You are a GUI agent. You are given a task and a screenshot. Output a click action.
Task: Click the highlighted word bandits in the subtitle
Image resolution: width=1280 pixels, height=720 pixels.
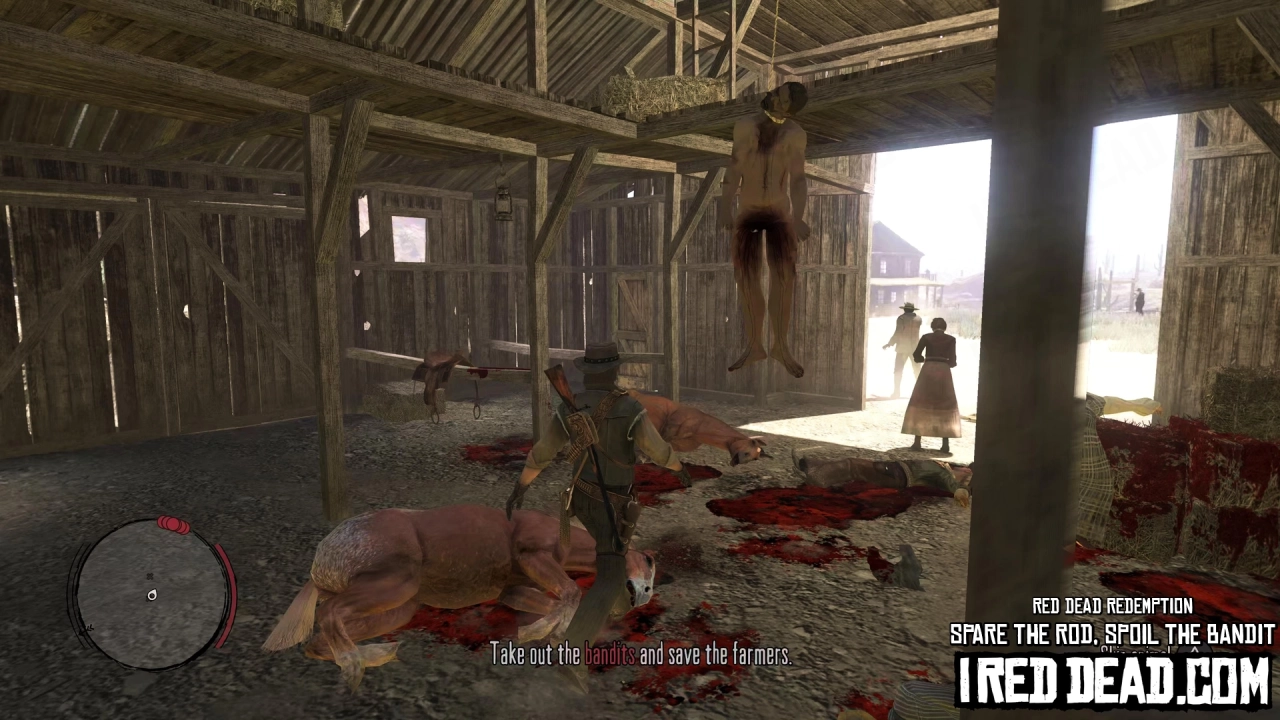click(x=610, y=657)
